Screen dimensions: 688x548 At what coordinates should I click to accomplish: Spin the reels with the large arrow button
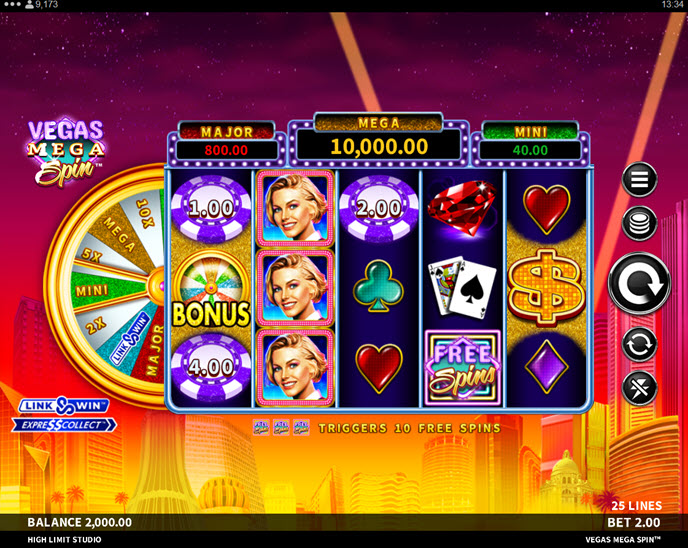click(640, 283)
